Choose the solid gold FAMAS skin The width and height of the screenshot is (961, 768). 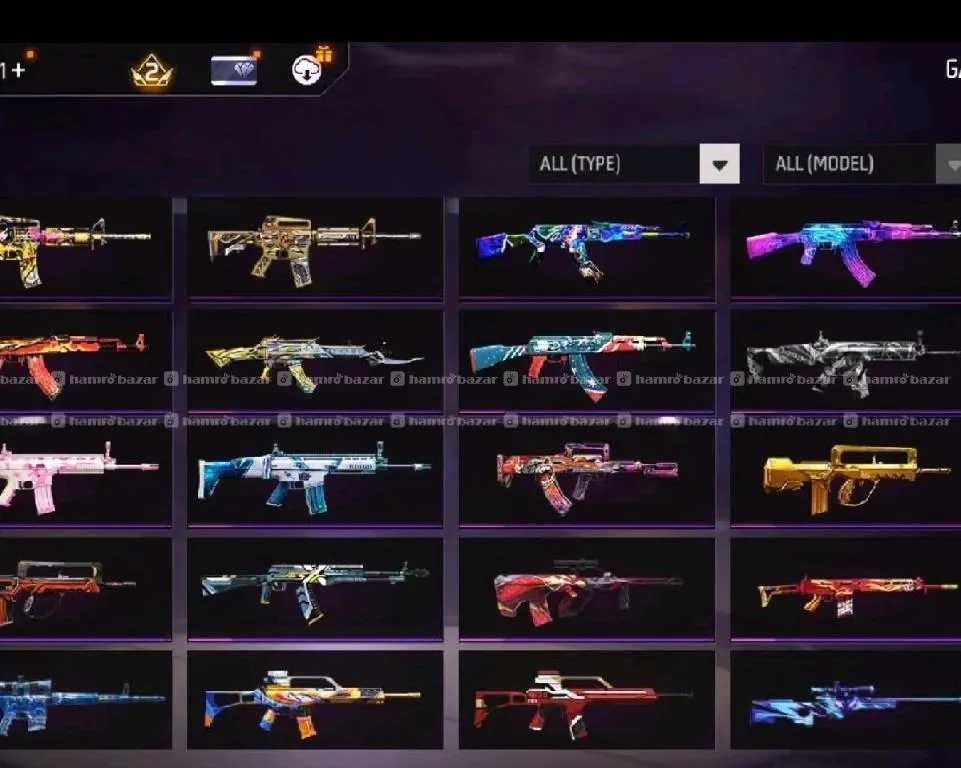pyautogui.click(x=848, y=473)
